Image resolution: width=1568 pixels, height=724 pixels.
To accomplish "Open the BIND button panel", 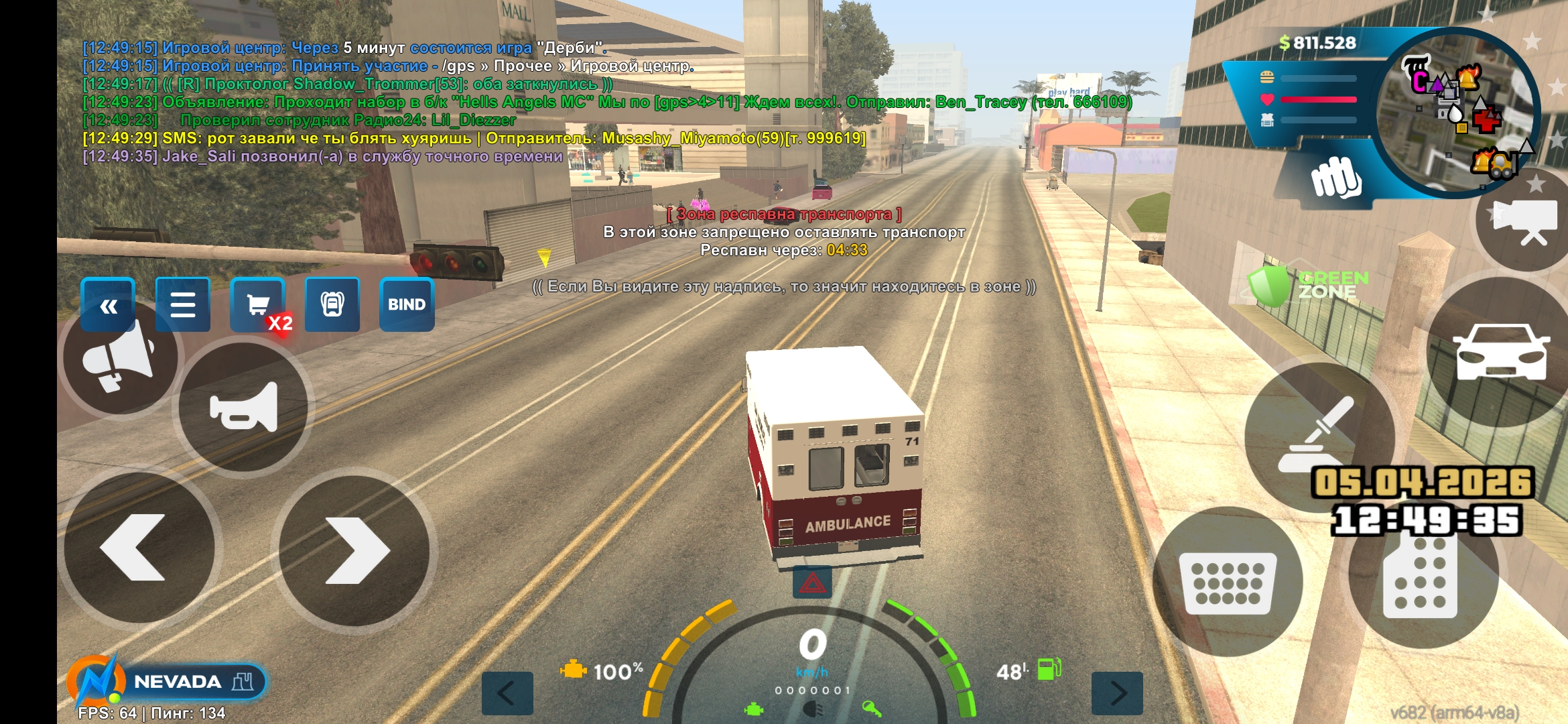I will click(x=407, y=306).
